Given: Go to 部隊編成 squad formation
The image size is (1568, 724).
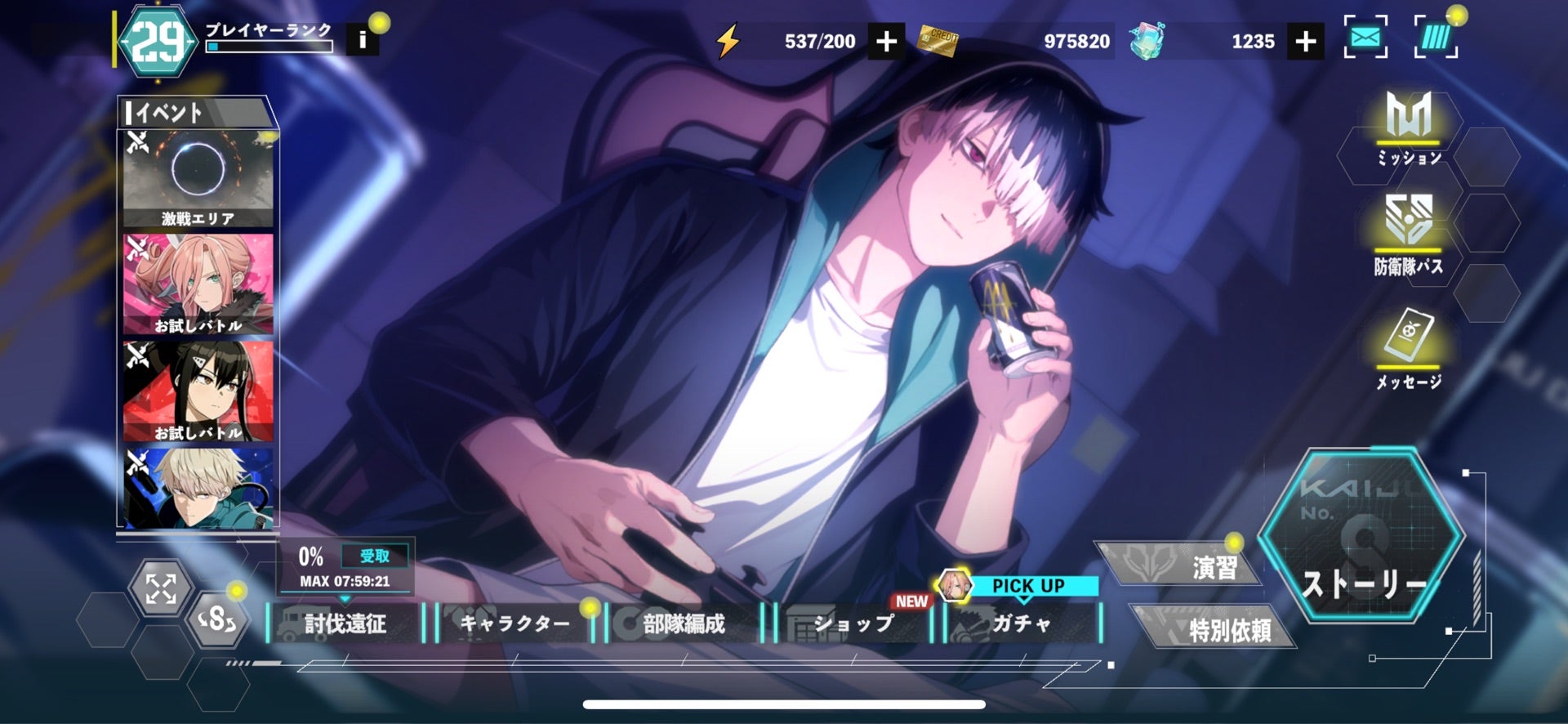Looking at the screenshot, I should click(683, 623).
